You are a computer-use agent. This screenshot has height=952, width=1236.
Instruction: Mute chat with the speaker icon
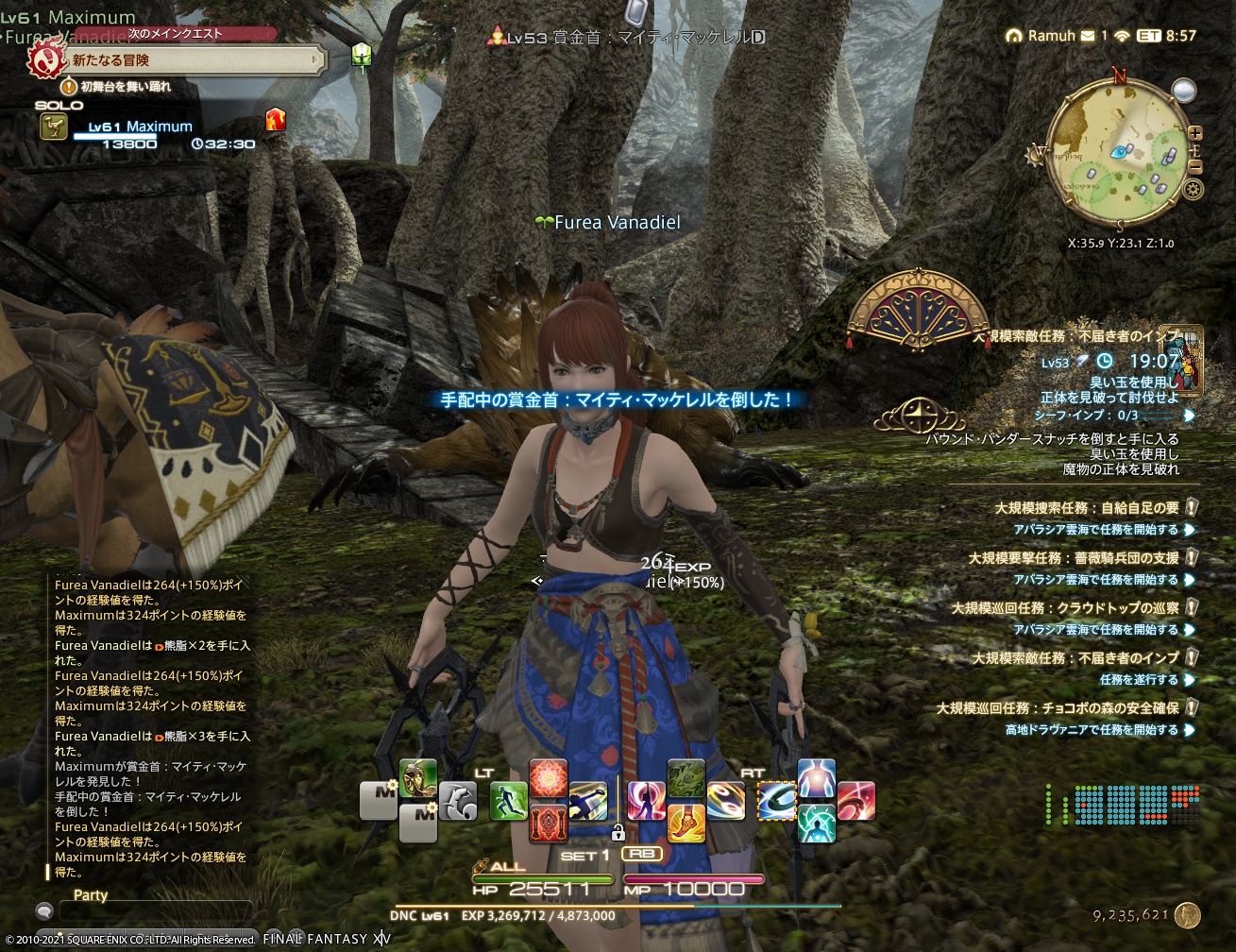pos(43,911)
